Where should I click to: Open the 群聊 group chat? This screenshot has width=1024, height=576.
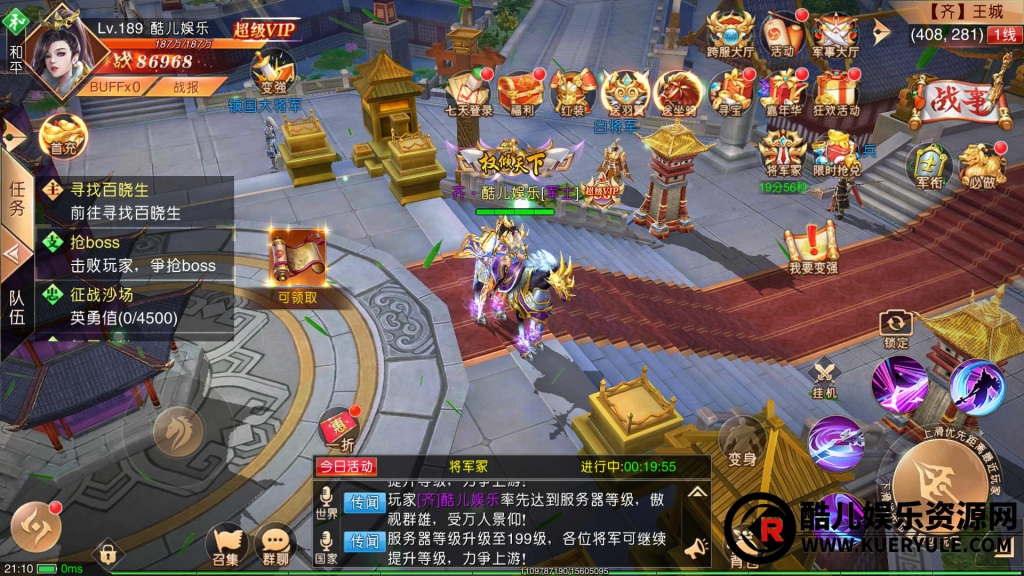(274, 543)
